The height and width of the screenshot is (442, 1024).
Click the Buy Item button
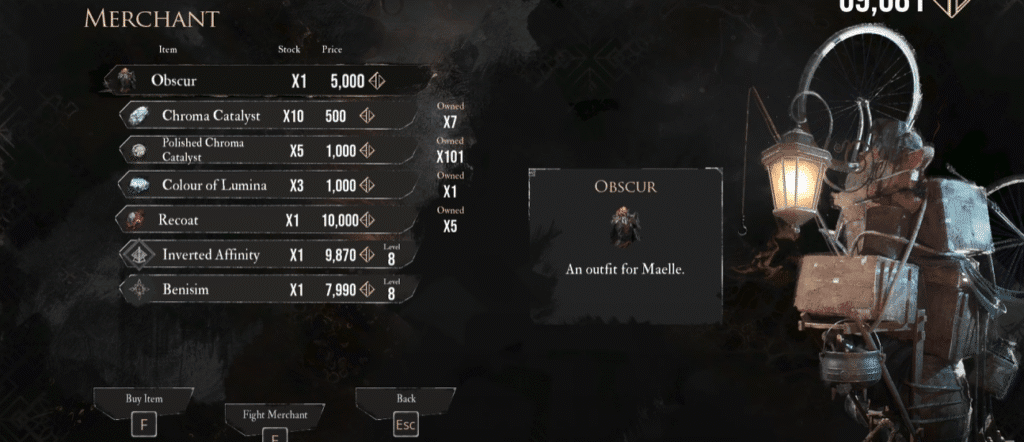tap(144, 409)
